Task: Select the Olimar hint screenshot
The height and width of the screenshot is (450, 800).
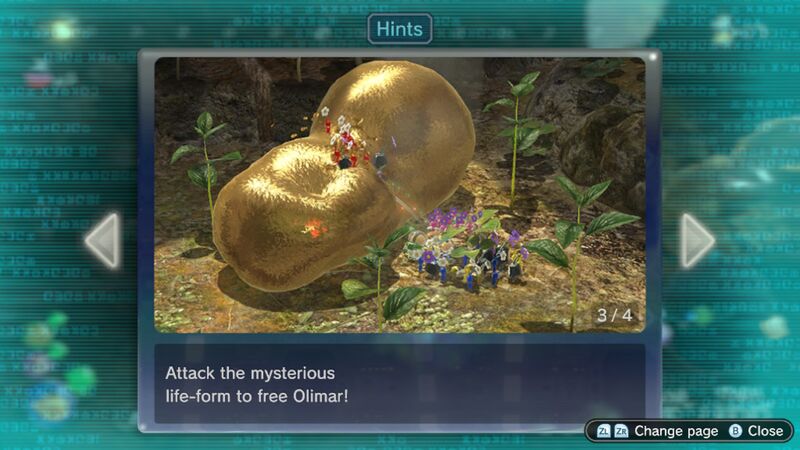Action: point(399,195)
